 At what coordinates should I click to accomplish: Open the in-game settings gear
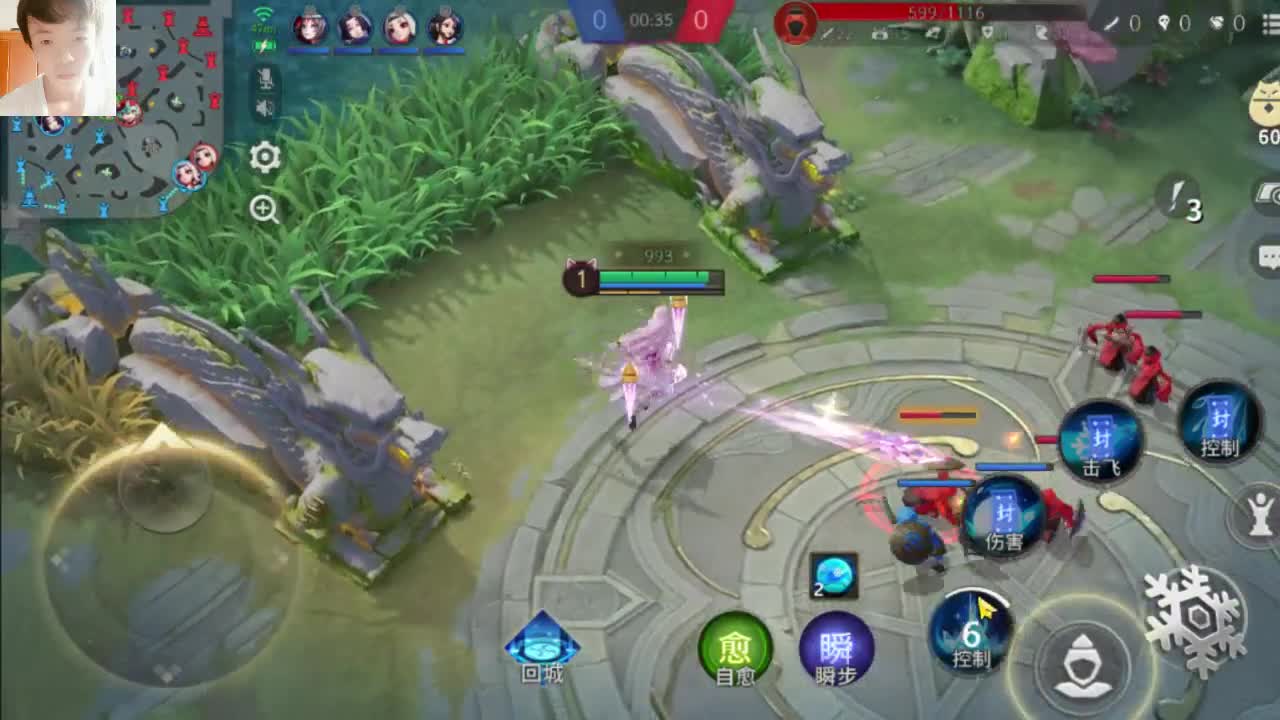coord(263,158)
